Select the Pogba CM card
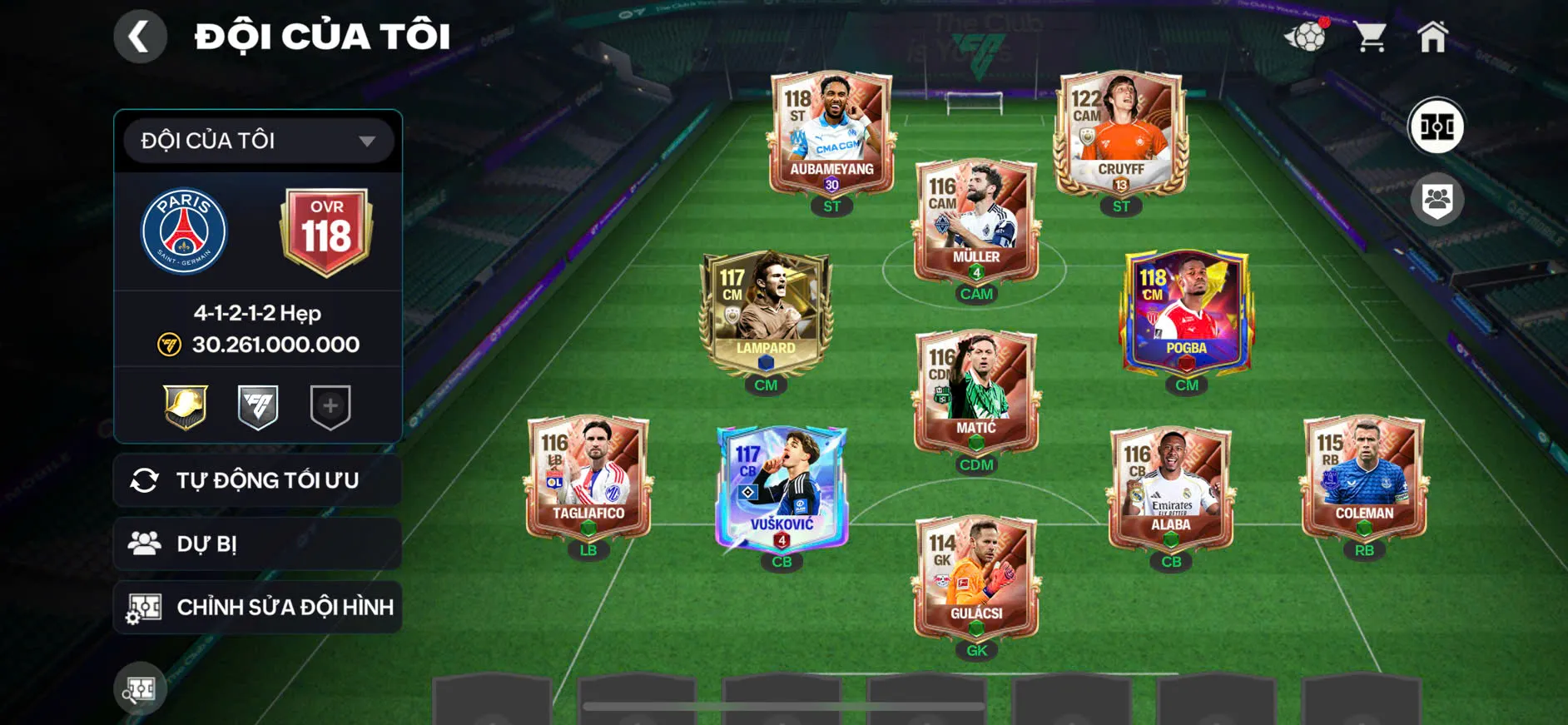The height and width of the screenshot is (725, 1568). [1186, 312]
